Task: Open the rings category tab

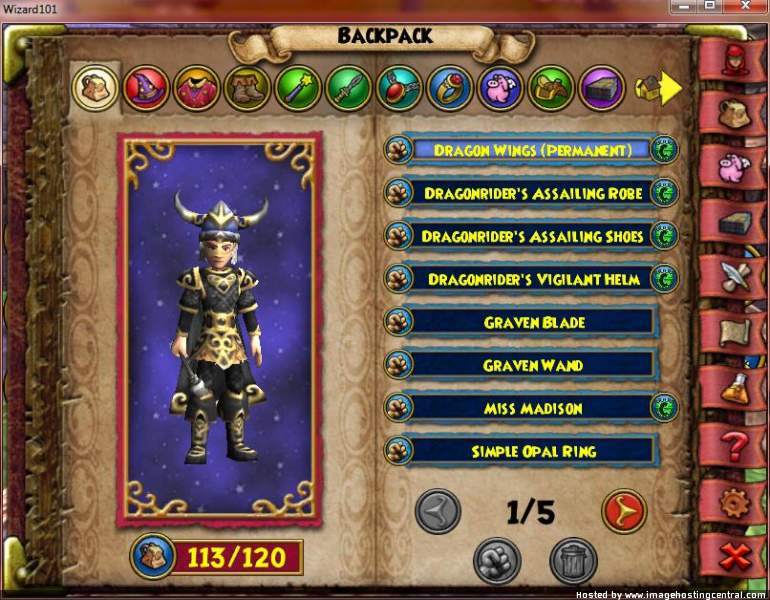Action: [x=450, y=88]
